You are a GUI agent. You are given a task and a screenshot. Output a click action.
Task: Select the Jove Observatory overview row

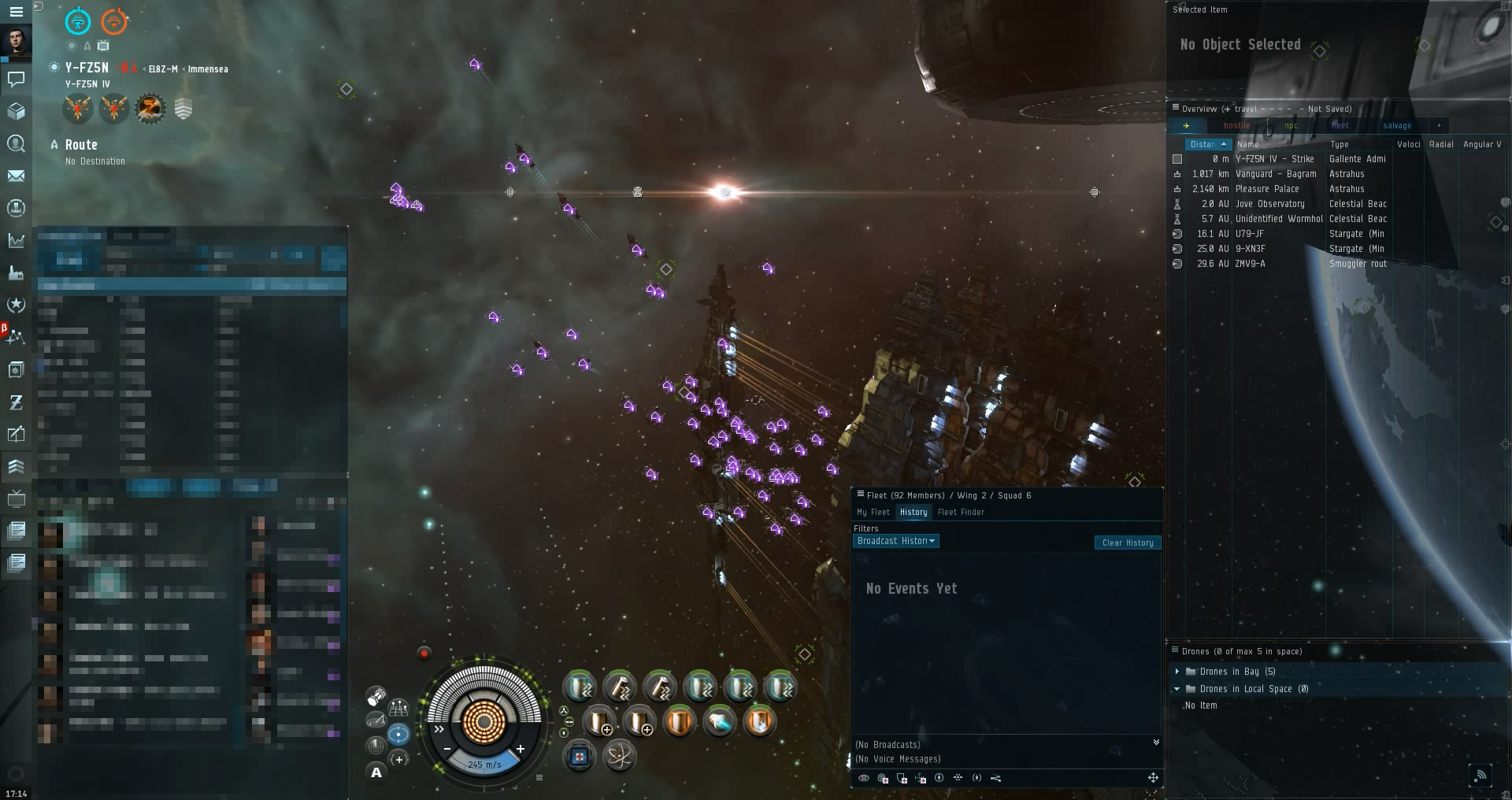coord(1269,204)
